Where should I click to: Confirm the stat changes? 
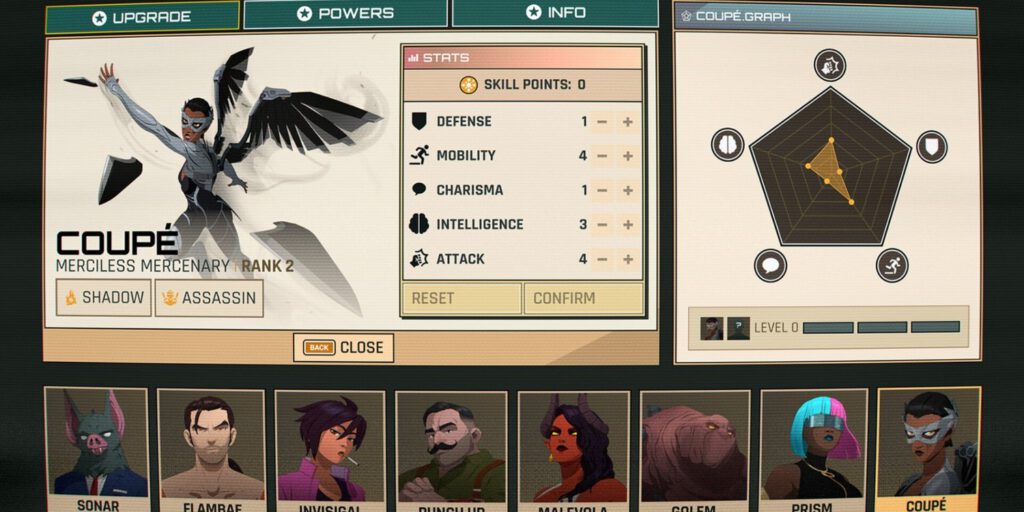(583, 298)
